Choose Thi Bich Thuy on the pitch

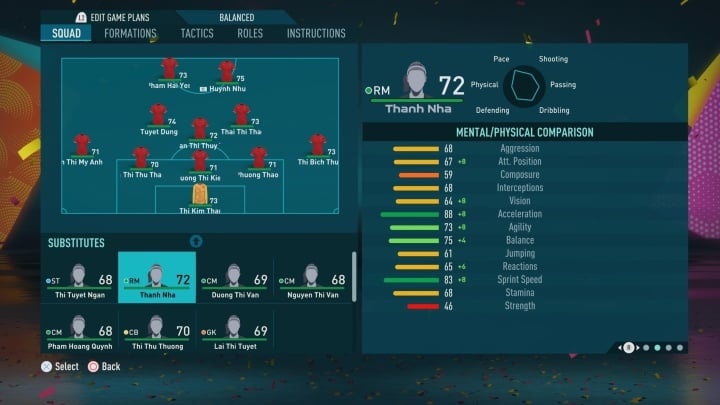[x=318, y=146]
